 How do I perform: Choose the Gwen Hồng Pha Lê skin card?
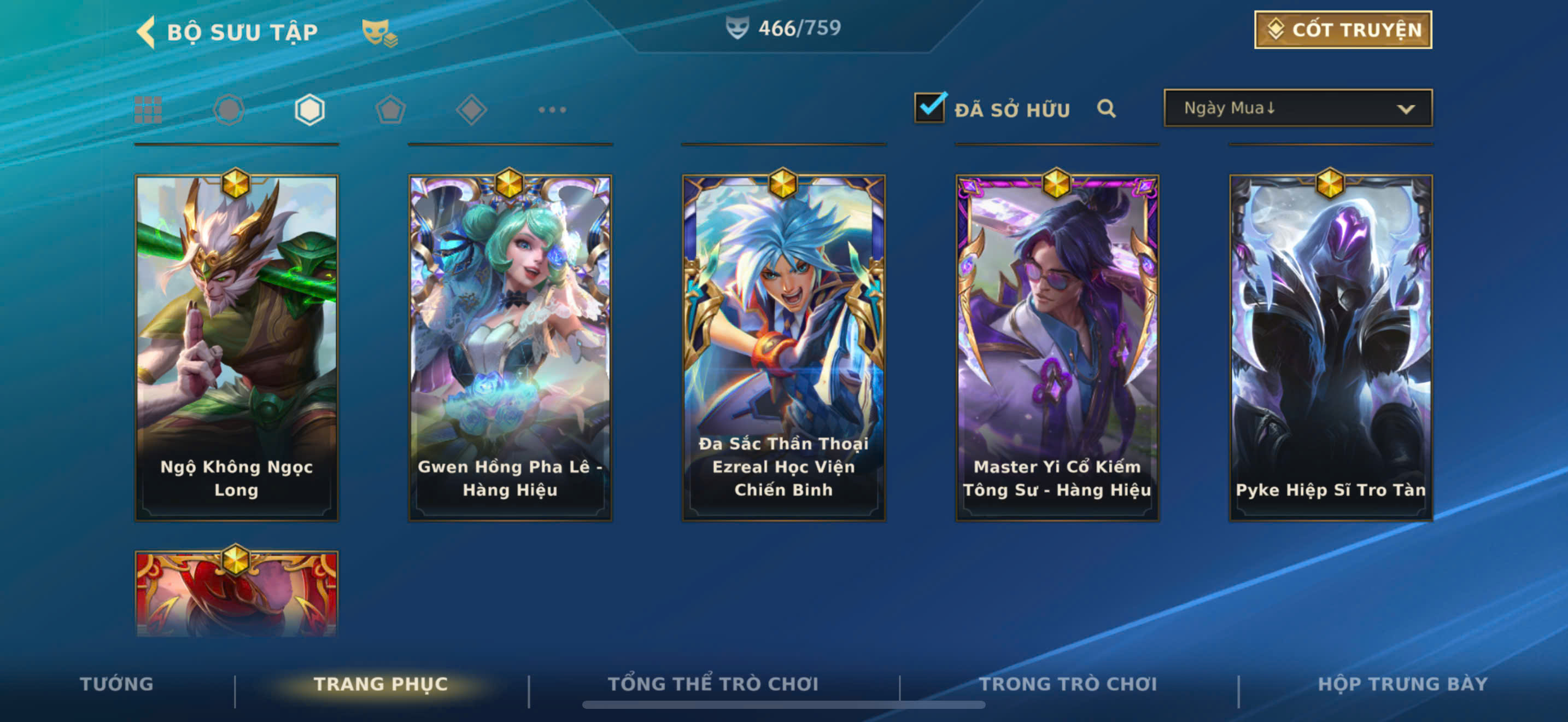510,347
